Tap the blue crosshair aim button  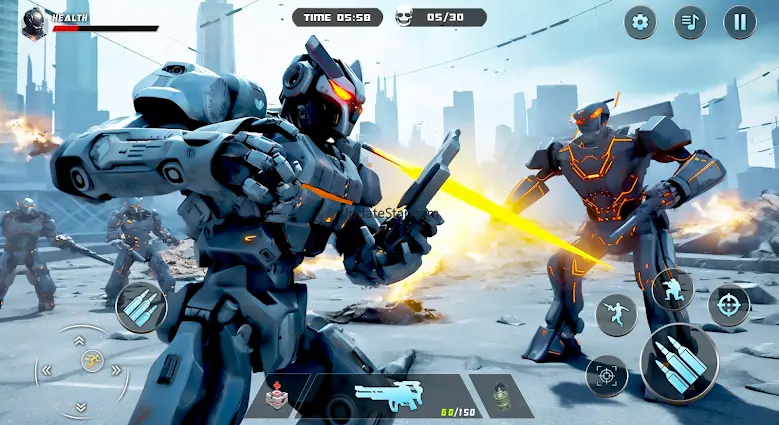tap(729, 305)
